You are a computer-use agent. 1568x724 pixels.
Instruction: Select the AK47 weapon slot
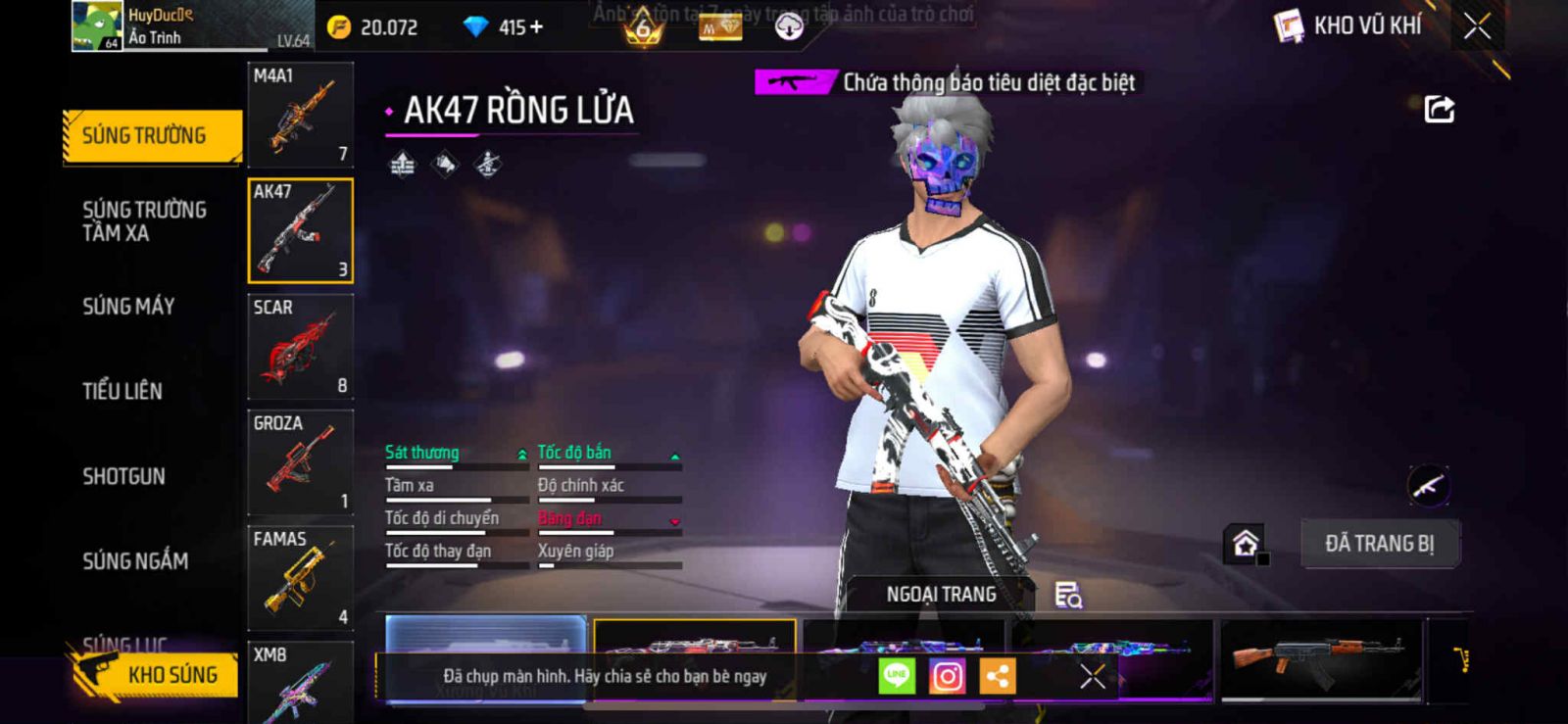click(300, 231)
